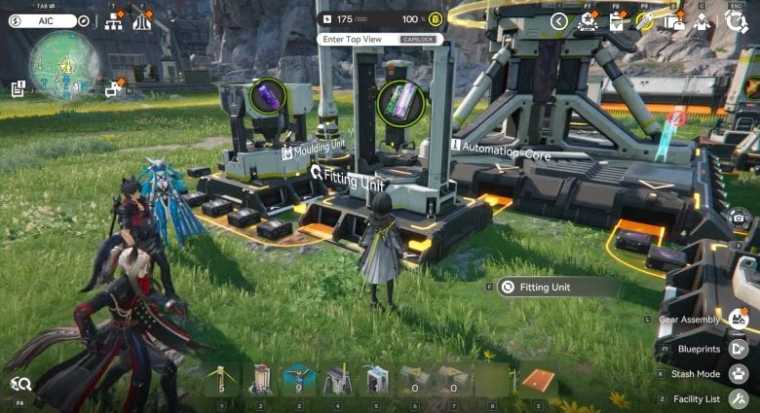Open the Facility List
760x413 pixels.
738,399
